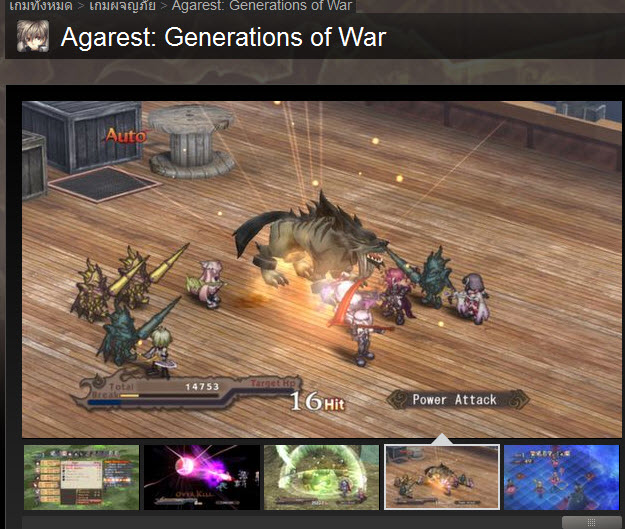
Task: Go to the เกมผจญภัย breadcrumb category
Action: tap(122, 6)
